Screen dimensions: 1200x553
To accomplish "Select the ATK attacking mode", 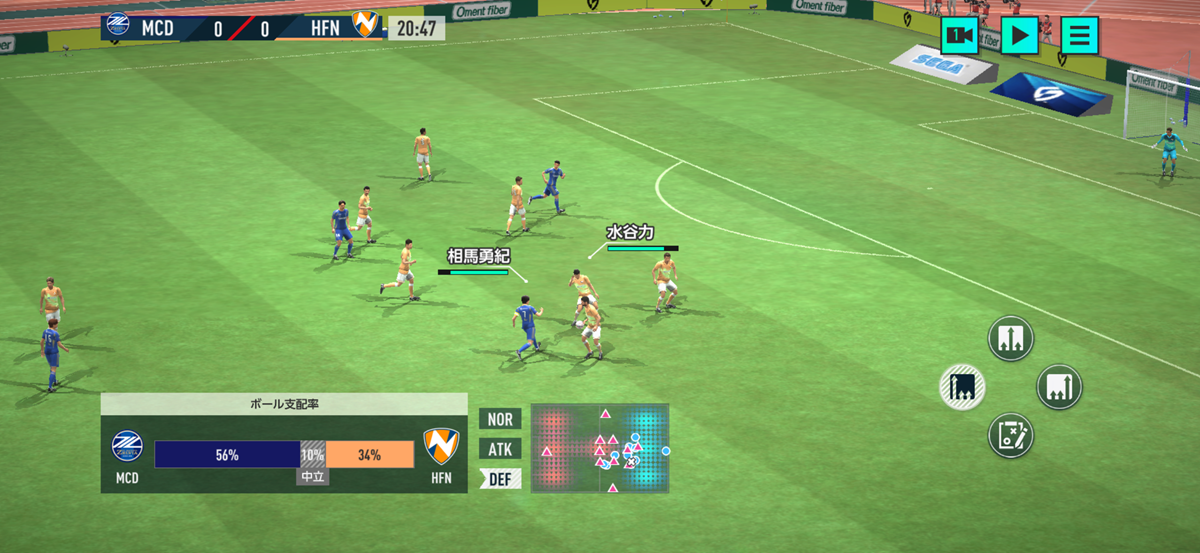I will pyautogui.click(x=500, y=449).
